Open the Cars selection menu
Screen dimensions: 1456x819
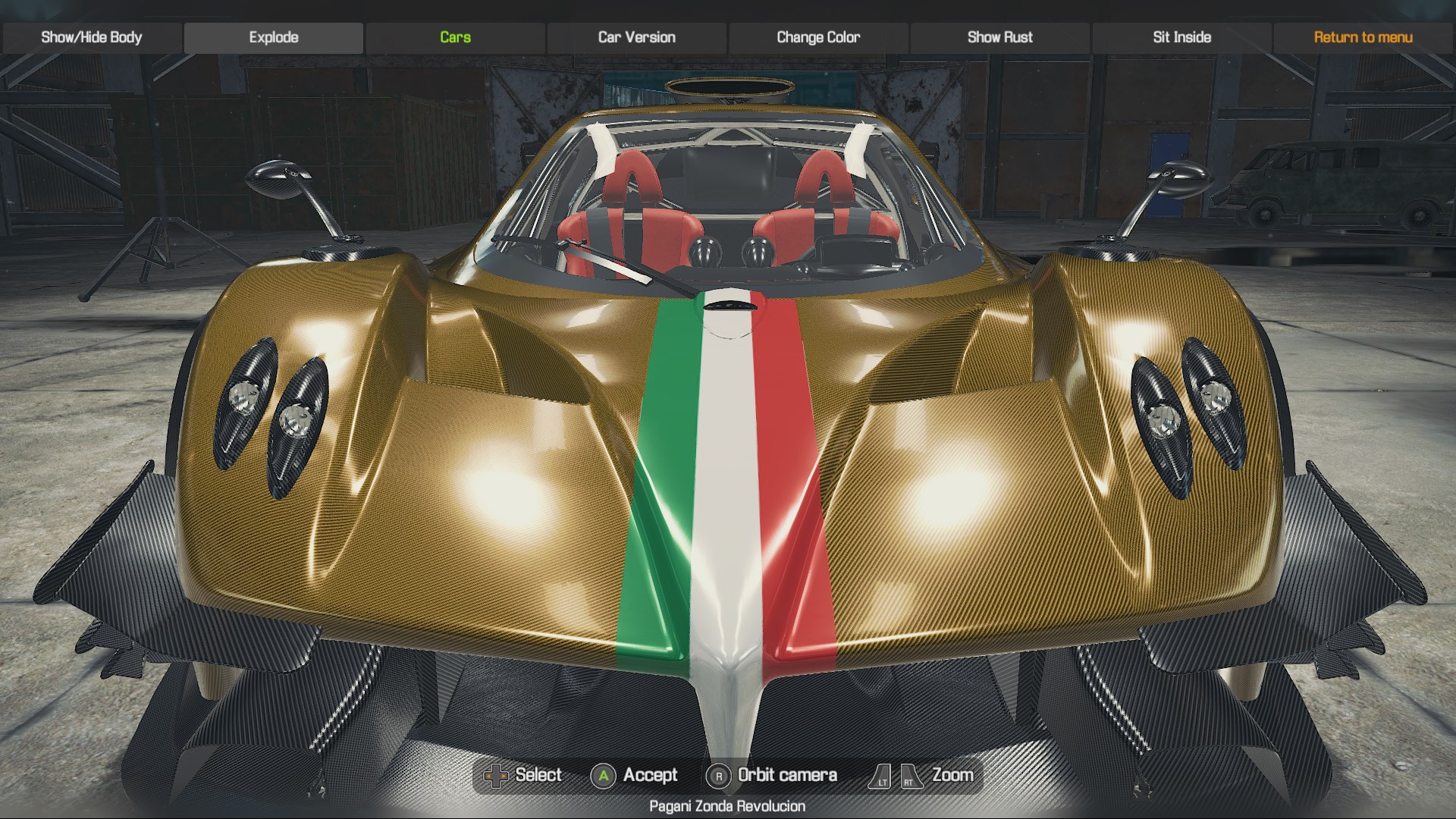455,37
